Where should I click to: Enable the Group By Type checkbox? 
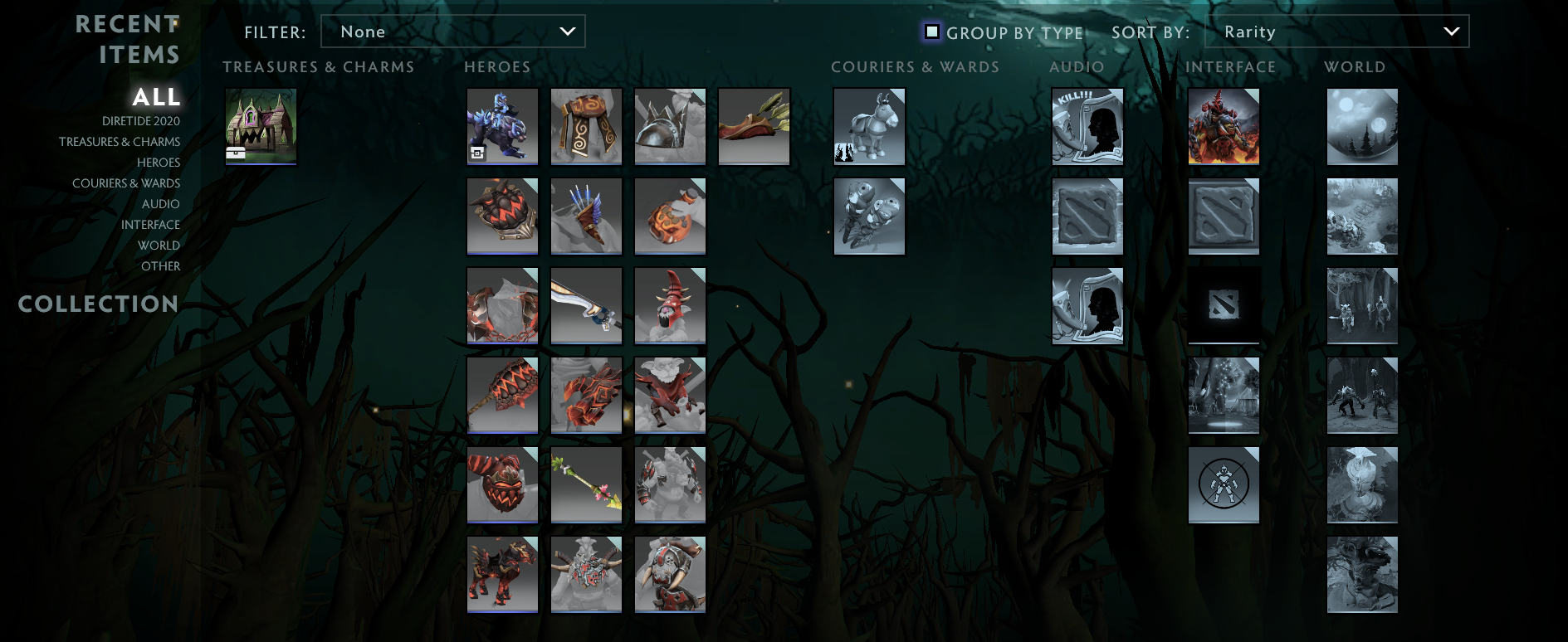(x=933, y=32)
